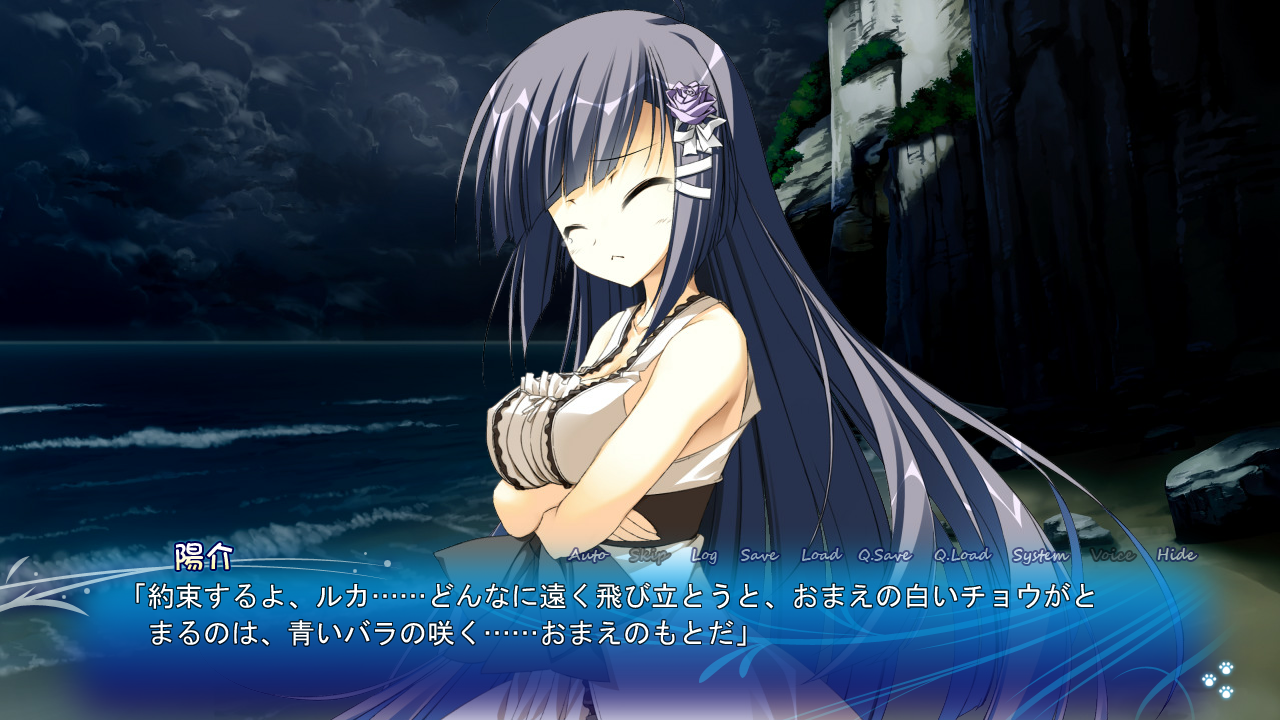Activate the Skip button
This screenshot has height=720, width=1280.
click(649, 555)
